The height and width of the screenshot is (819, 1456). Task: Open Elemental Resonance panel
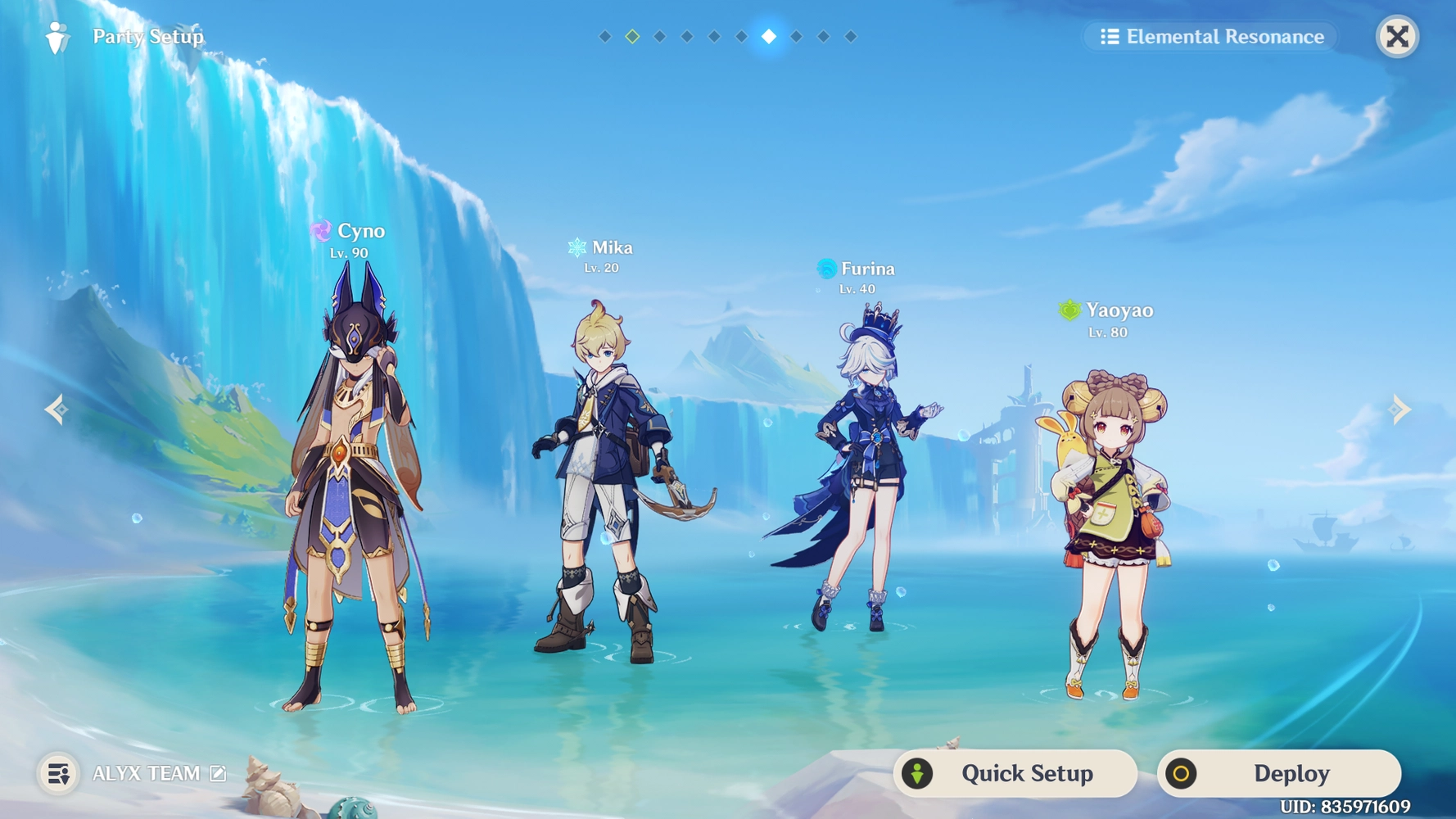tap(1211, 36)
